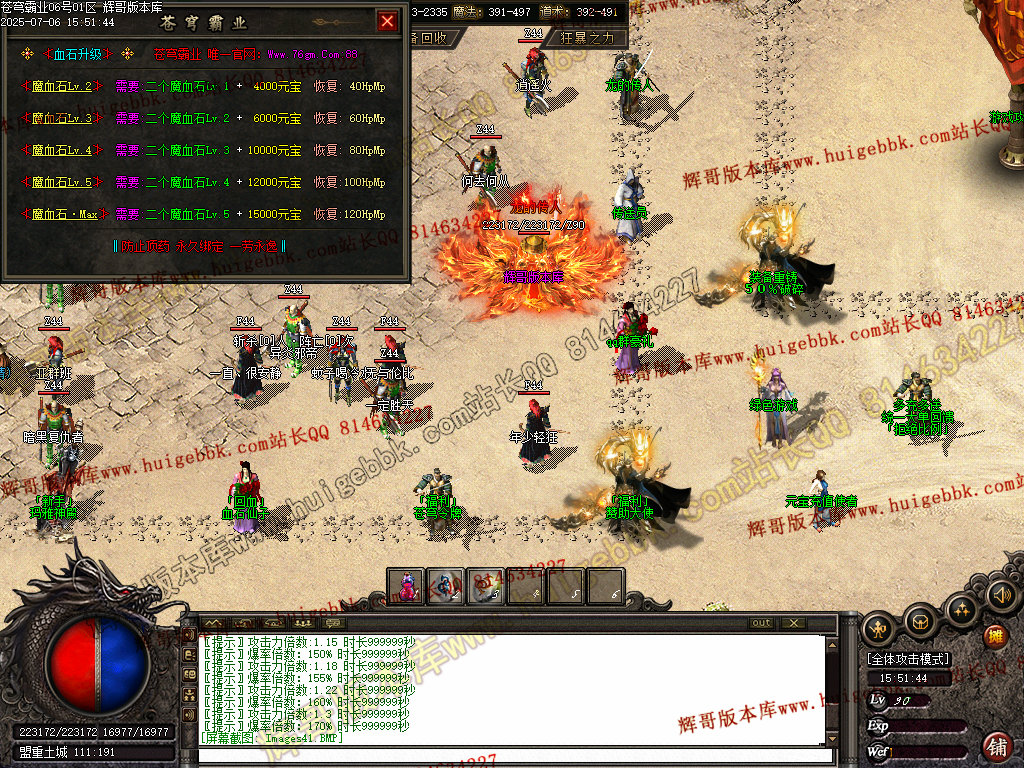
Task: Toggle the sound speaker icon
Action: tap(1001, 595)
